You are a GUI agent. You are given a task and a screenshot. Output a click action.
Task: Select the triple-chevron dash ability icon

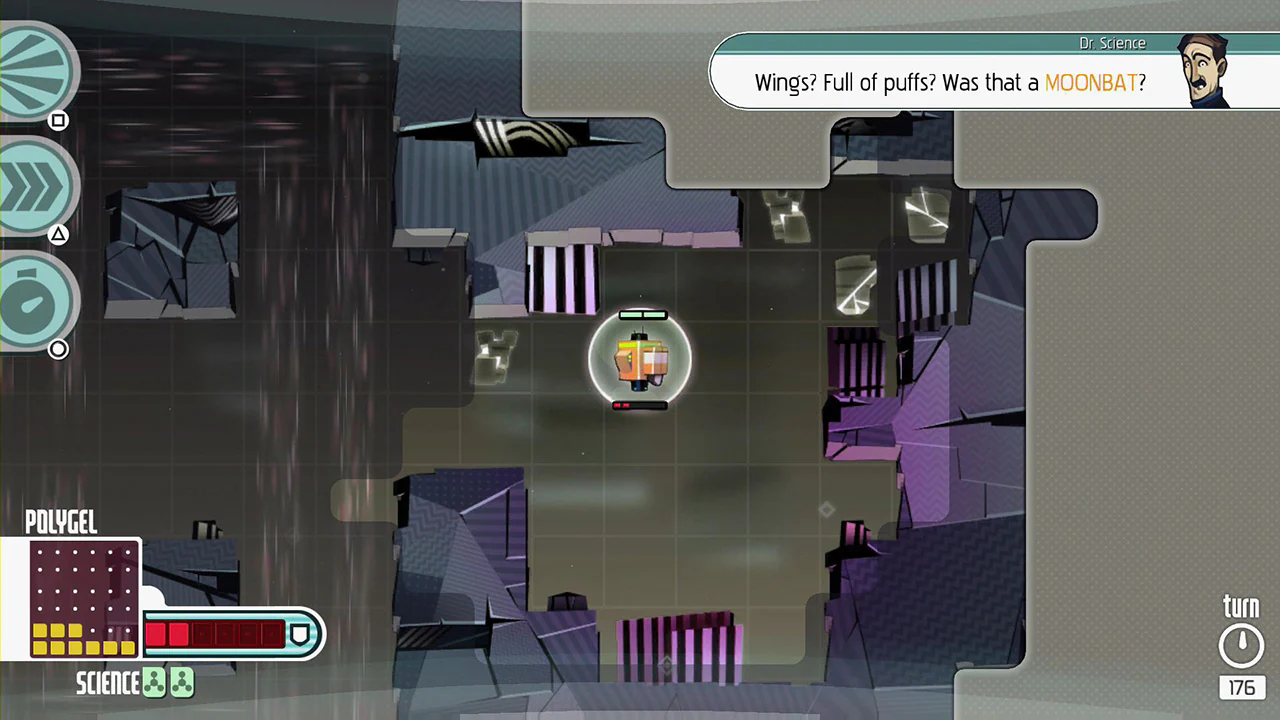point(35,185)
